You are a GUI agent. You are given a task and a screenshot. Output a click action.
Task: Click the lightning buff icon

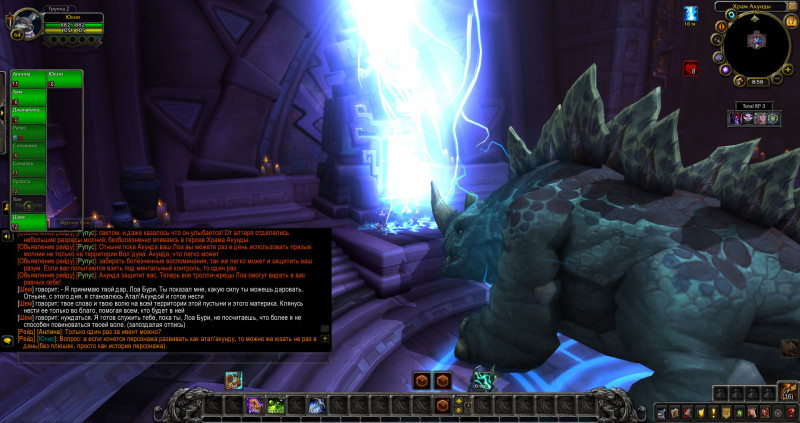pyautogui.click(x=690, y=13)
